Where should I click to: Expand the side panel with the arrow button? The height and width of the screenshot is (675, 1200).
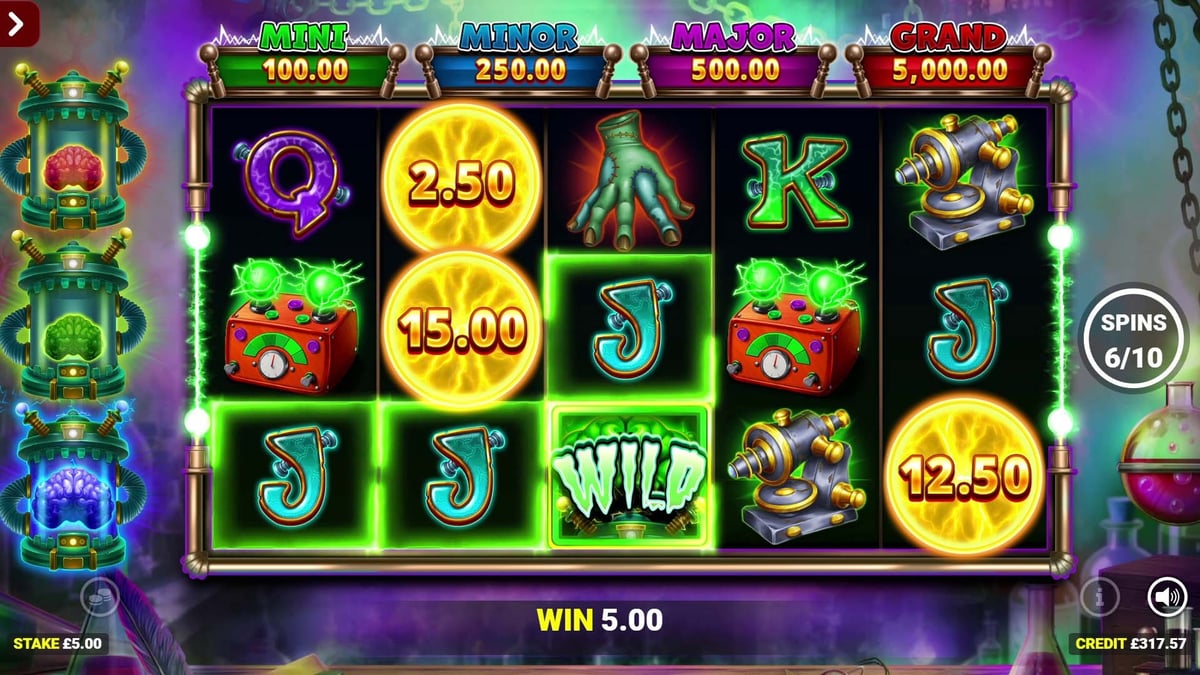(17, 23)
